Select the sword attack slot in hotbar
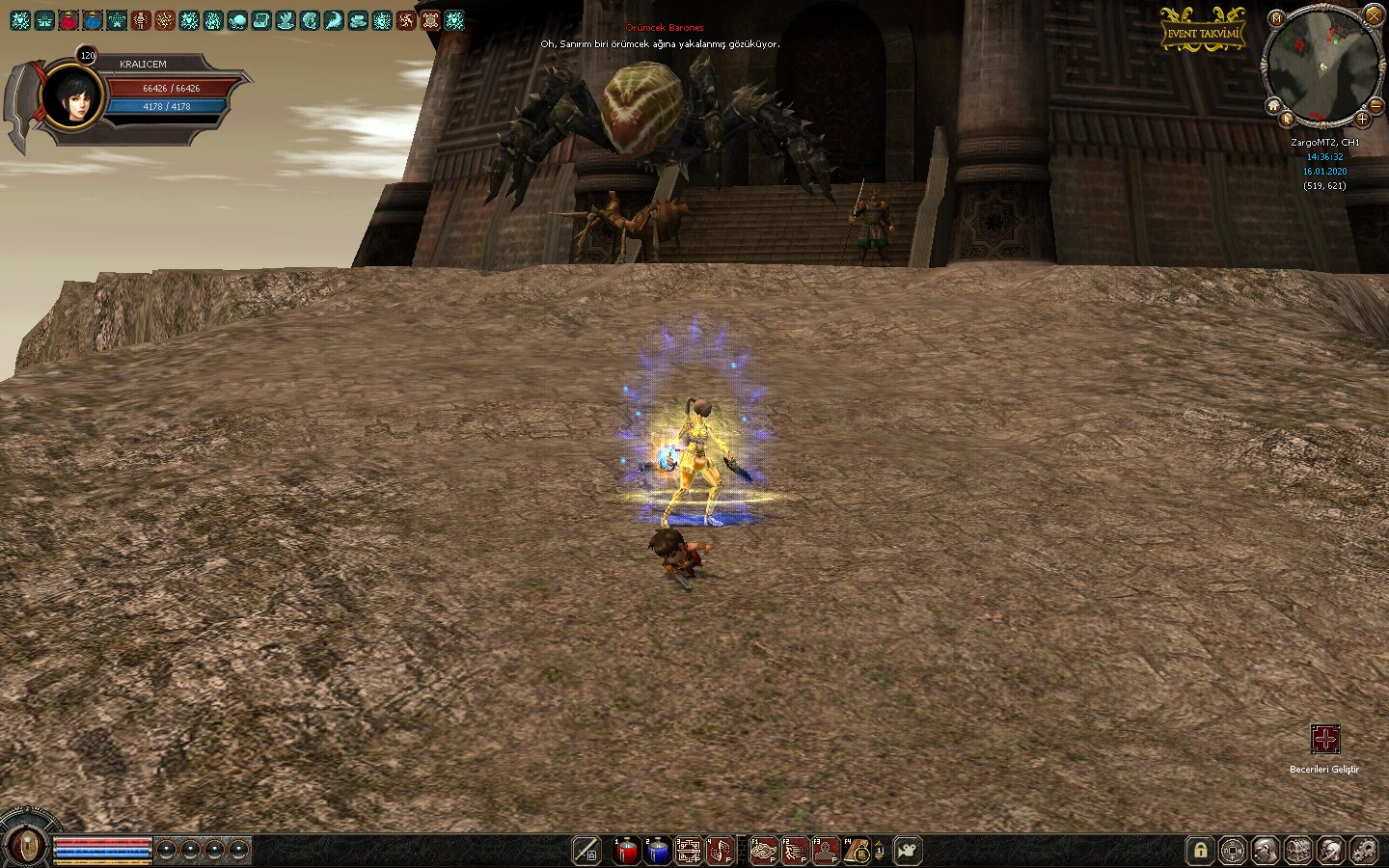1389x868 pixels. pyautogui.click(x=586, y=851)
